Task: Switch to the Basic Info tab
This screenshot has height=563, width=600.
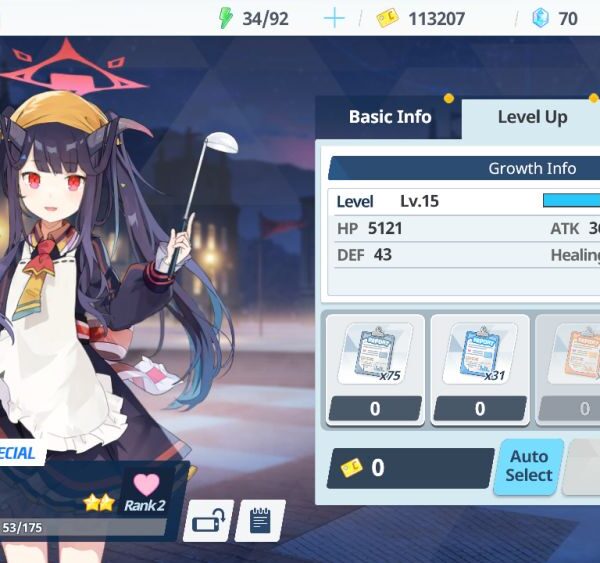Action: 389,117
